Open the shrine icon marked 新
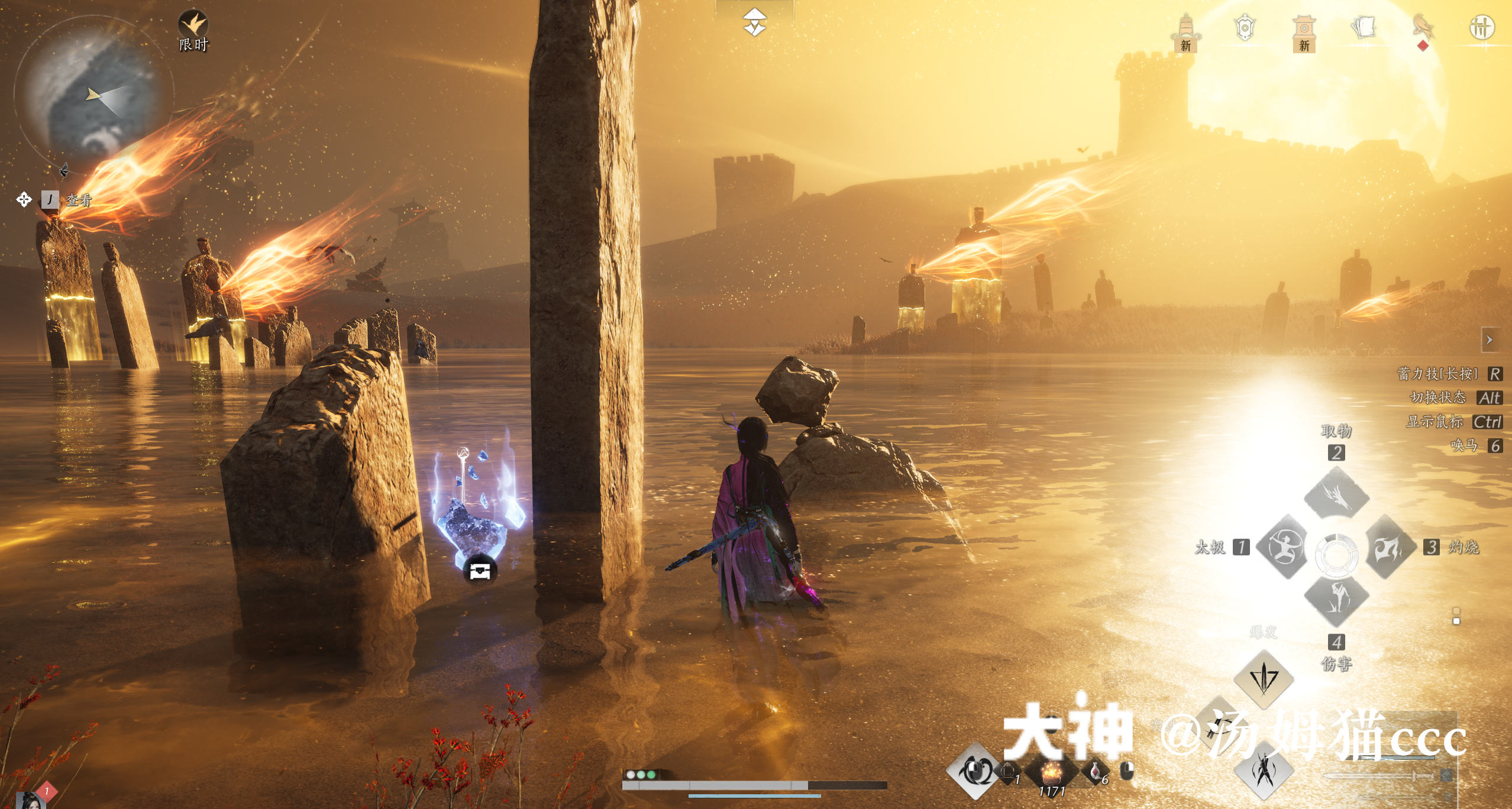This screenshot has width=1512, height=809. coord(1304,30)
